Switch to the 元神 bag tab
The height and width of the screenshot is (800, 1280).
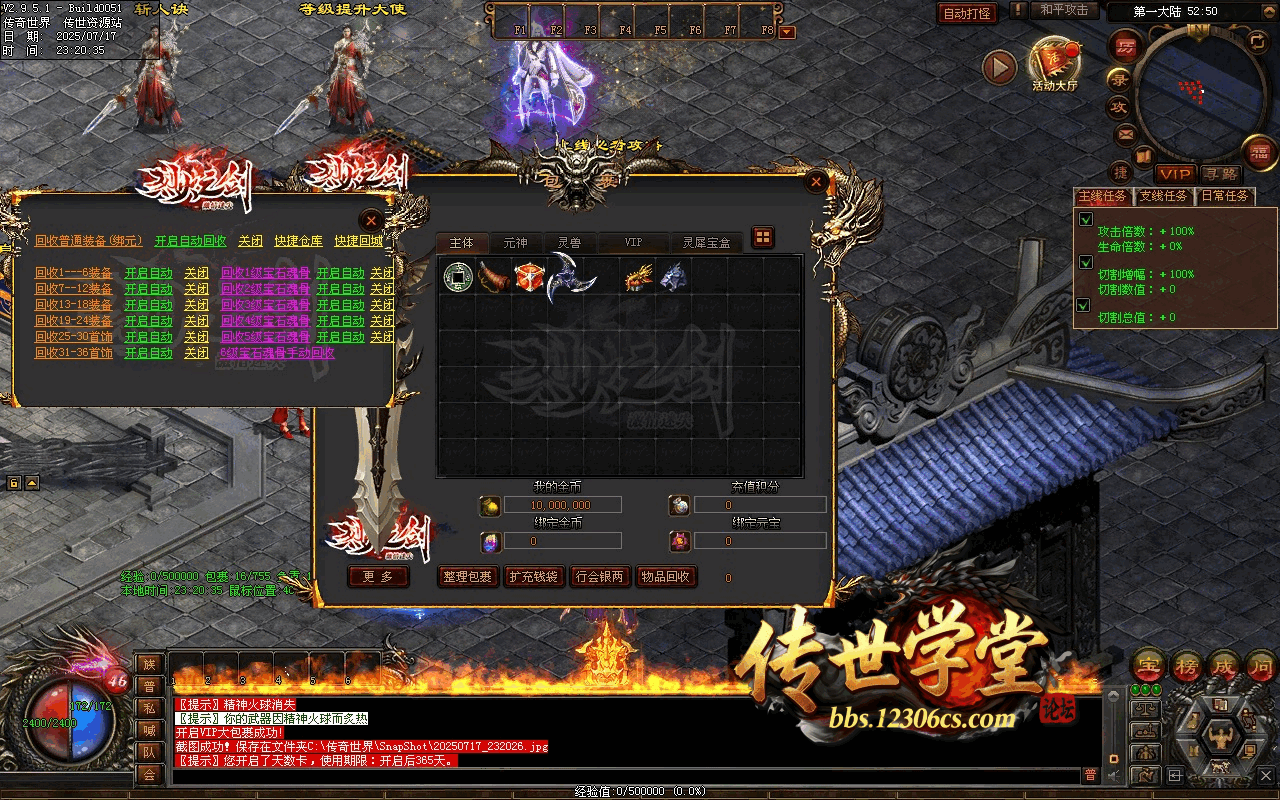(515, 243)
